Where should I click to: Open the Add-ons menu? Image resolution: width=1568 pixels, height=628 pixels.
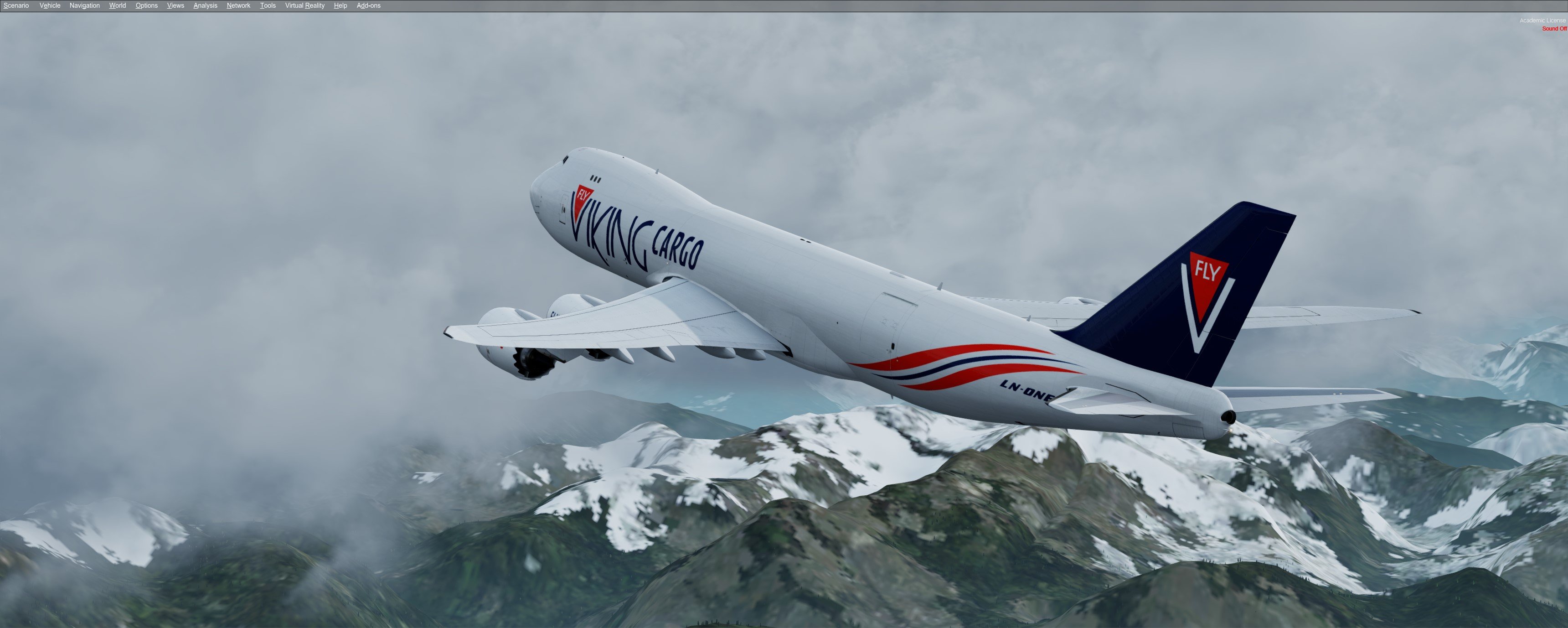coord(368,5)
